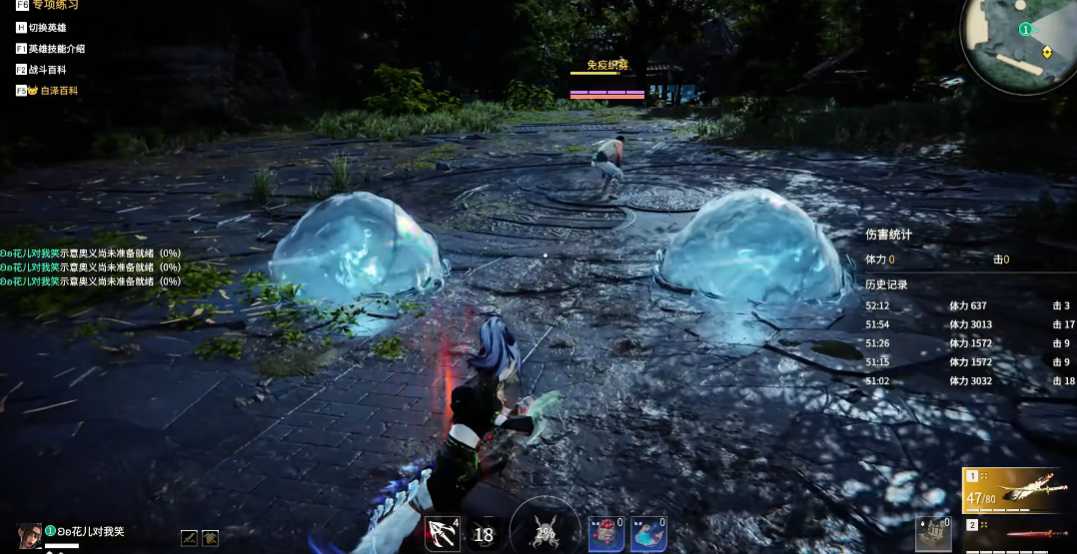Click the circular minimap

tap(1017, 43)
